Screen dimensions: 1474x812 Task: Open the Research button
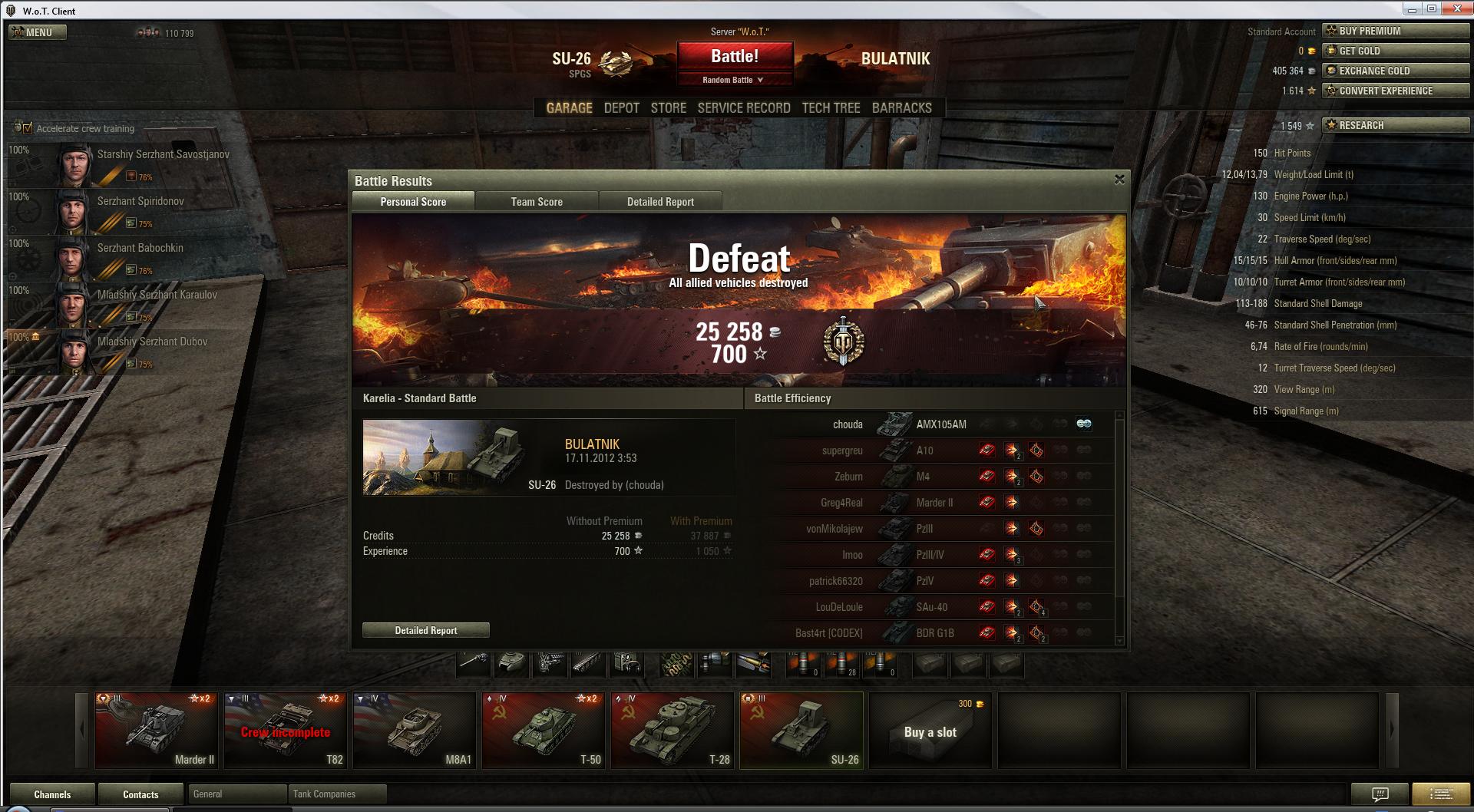point(1395,125)
